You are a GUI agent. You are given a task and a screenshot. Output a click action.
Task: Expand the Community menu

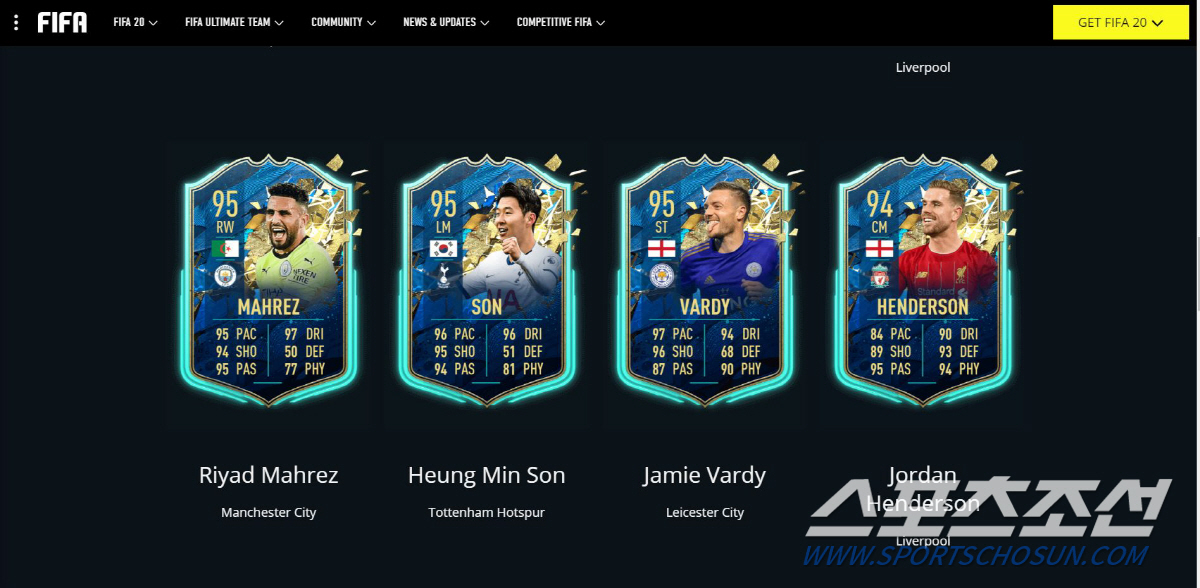[x=343, y=22]
